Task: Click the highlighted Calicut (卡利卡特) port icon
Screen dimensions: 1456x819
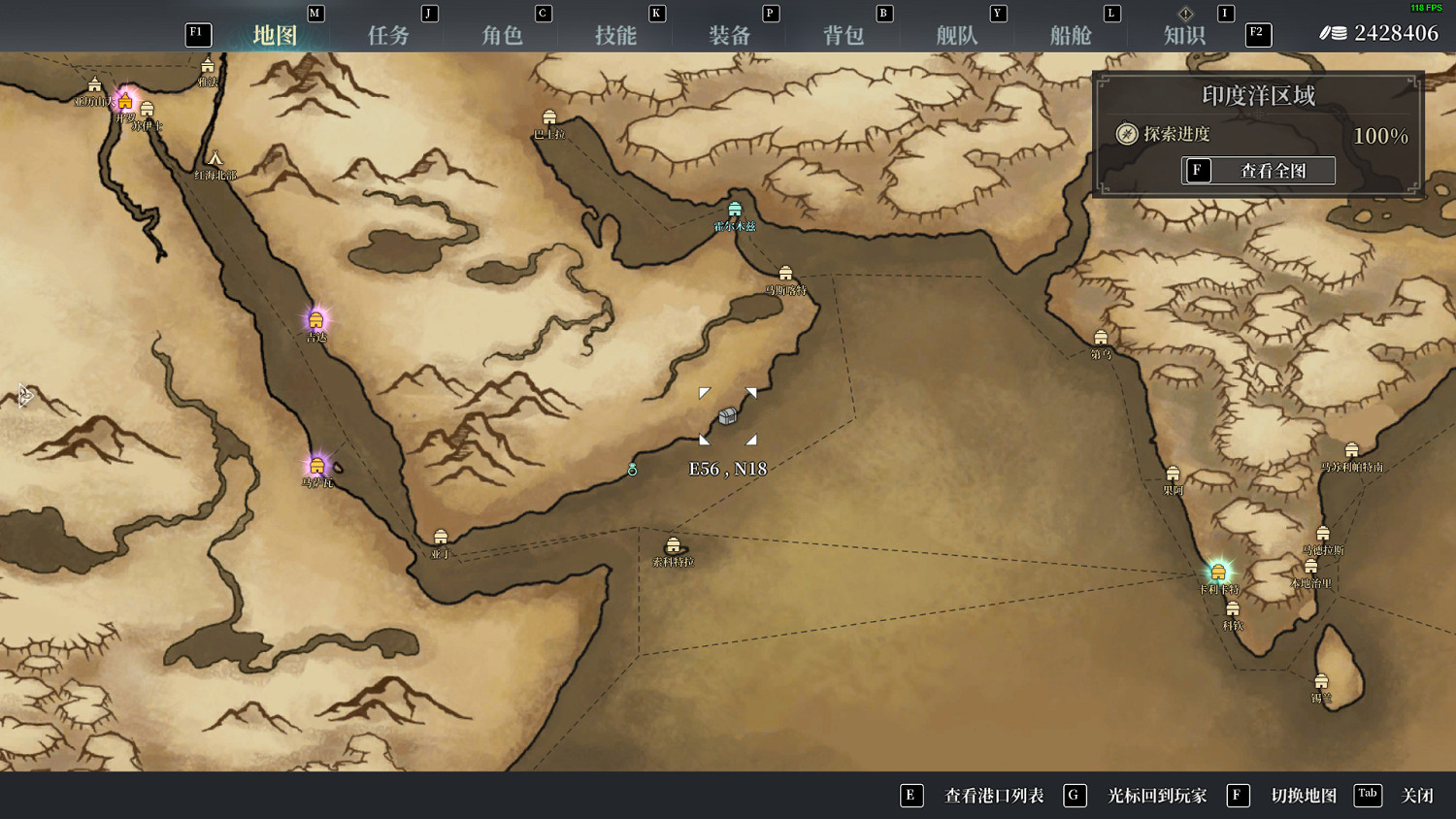Action: 1218,571
